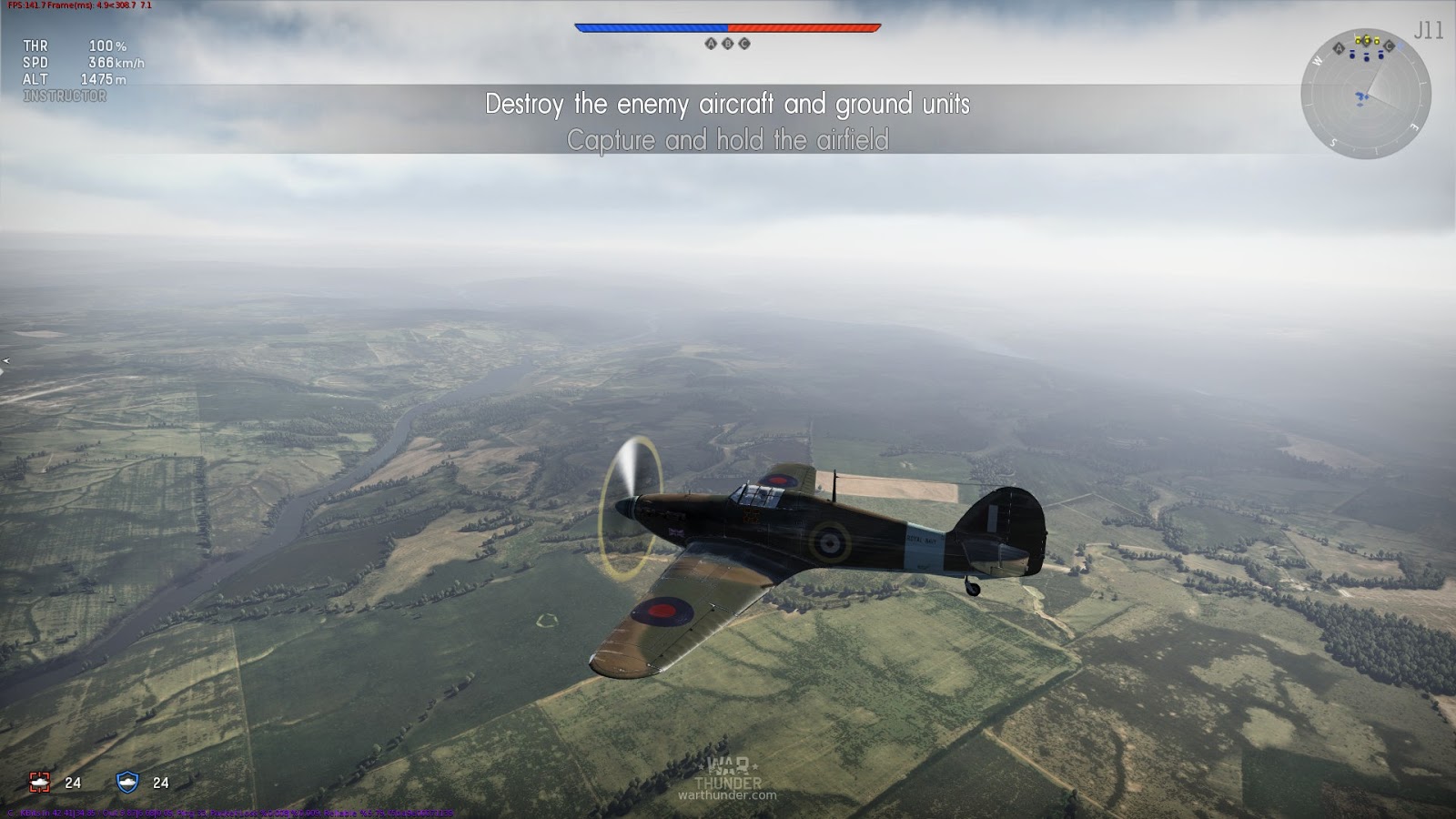Select capture point A icon under ticket bar
Screen dimensions: 1456x819
click(x=711, y=44)
